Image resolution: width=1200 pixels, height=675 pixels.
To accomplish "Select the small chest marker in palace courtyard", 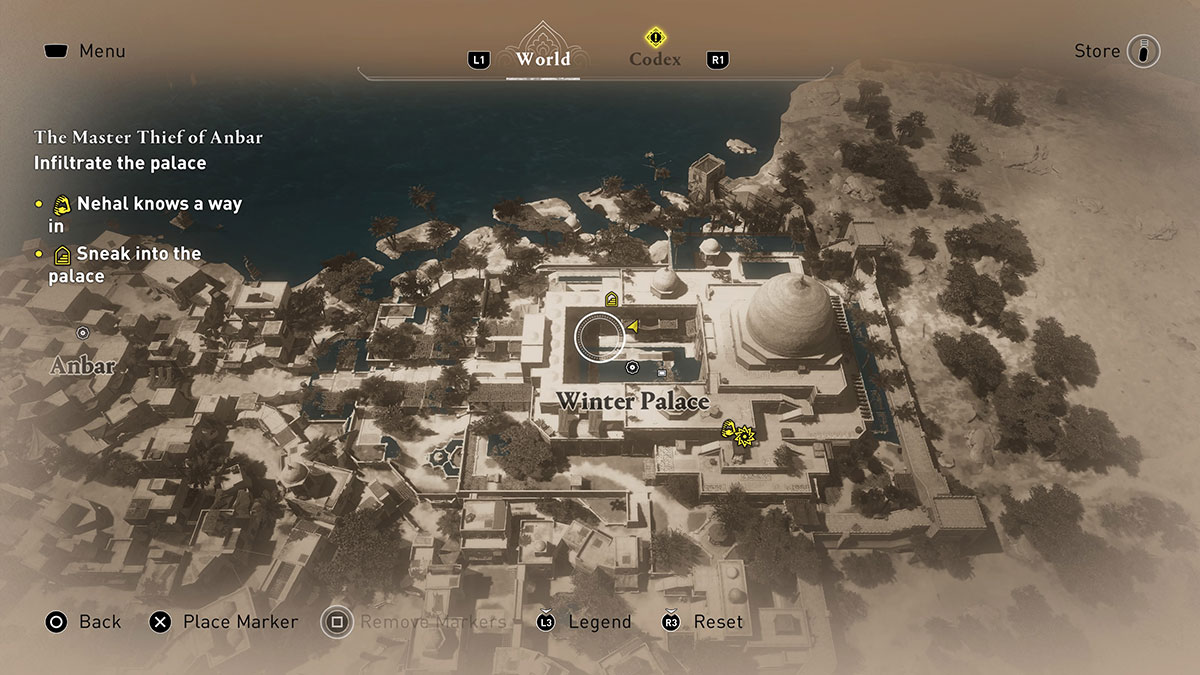I will click(661, 373).
